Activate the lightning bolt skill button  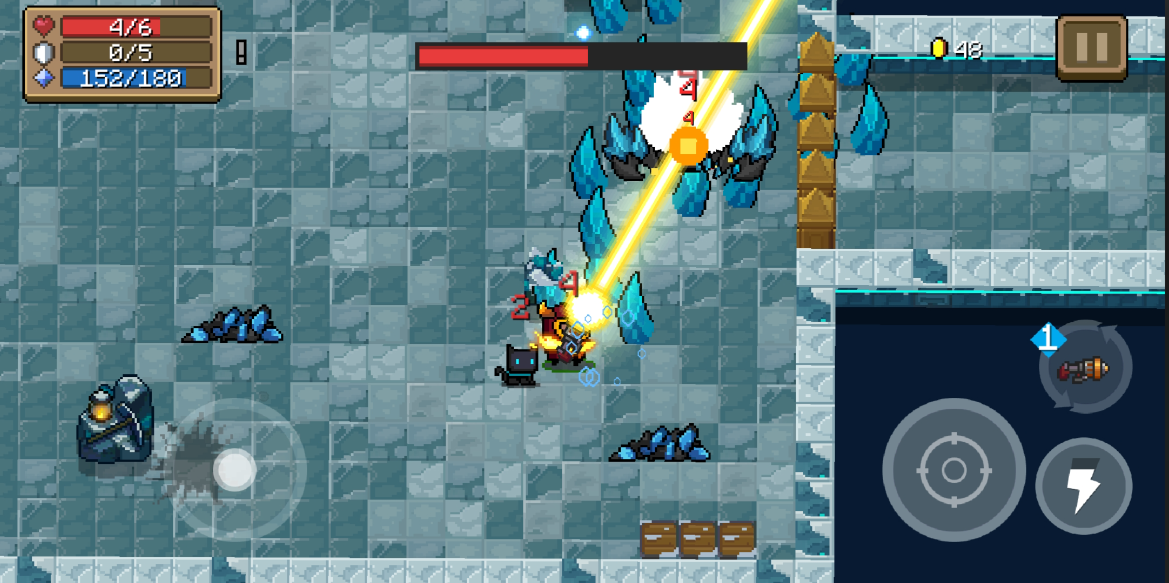pos(1083,486)
